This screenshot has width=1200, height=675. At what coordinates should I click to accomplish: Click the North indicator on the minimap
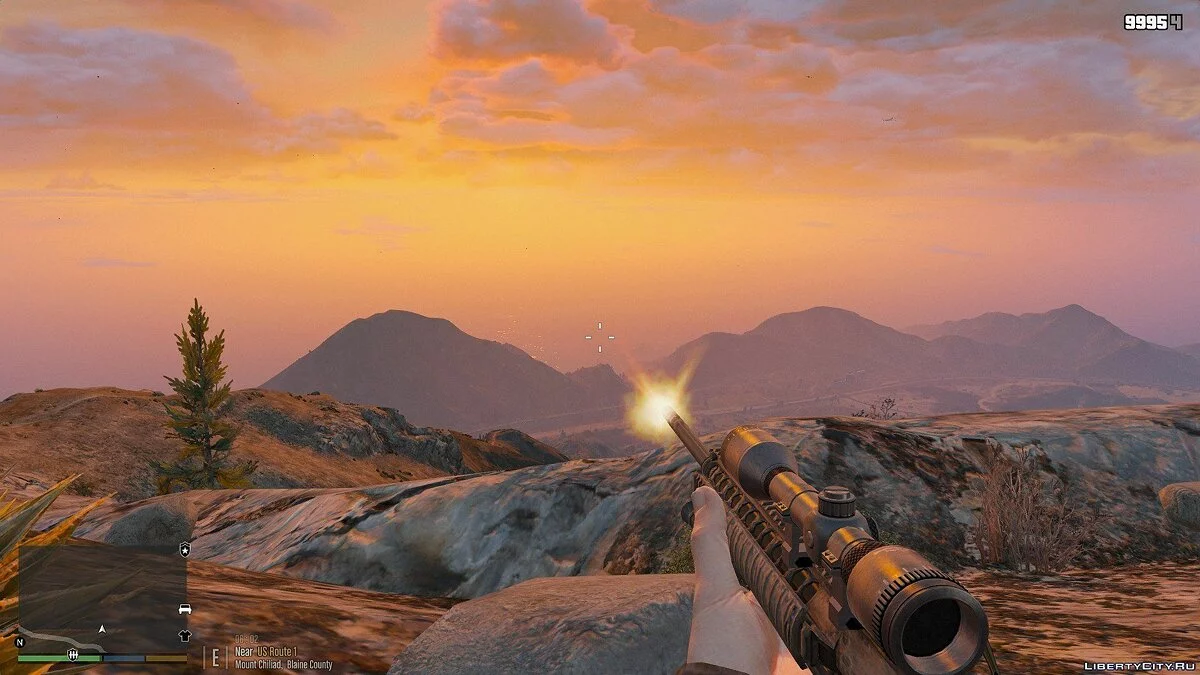pyautogui.click(x=20, y=642)
